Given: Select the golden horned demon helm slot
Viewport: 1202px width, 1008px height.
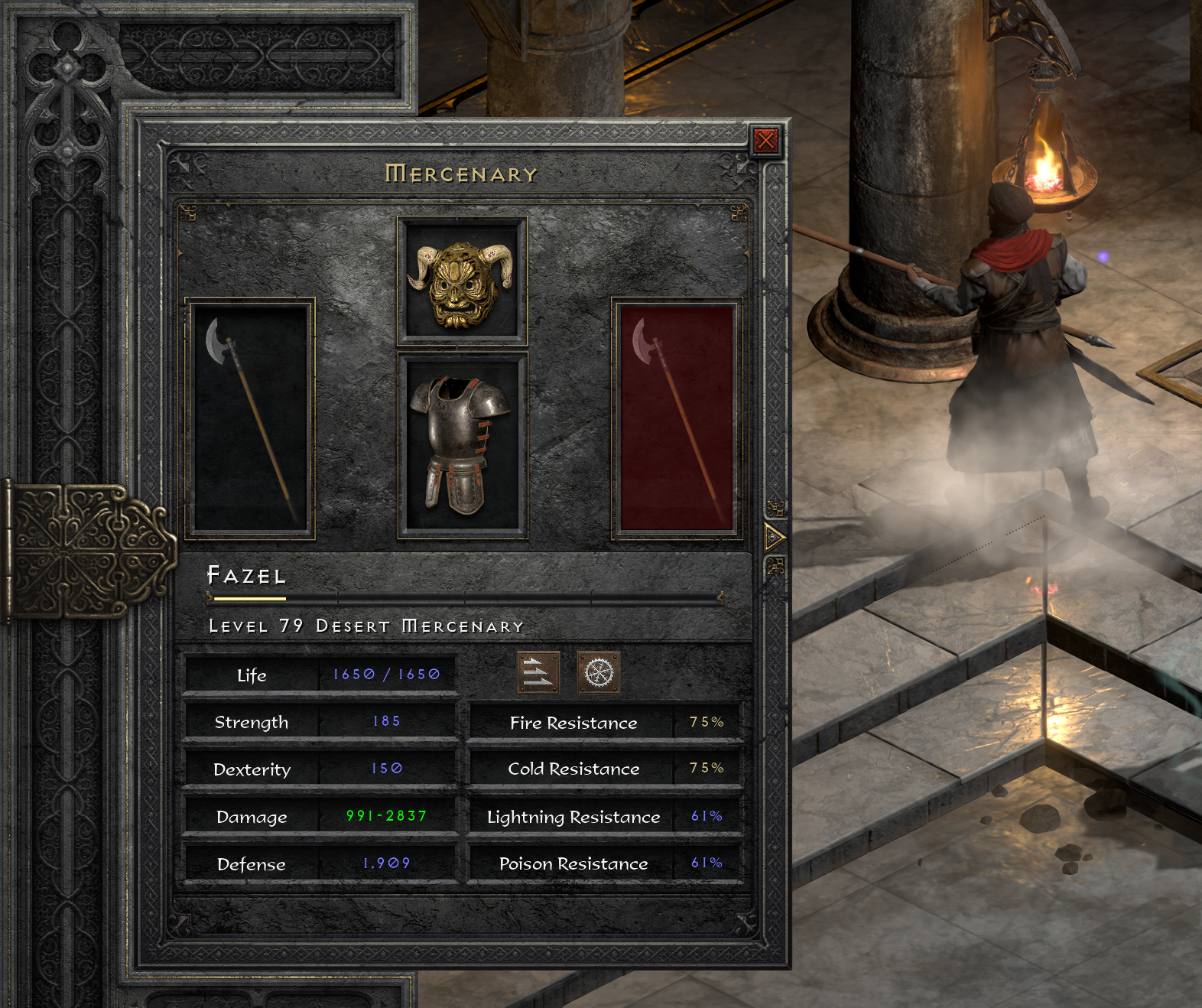Looking at the screenshot, I should click(x=462, y=281).
